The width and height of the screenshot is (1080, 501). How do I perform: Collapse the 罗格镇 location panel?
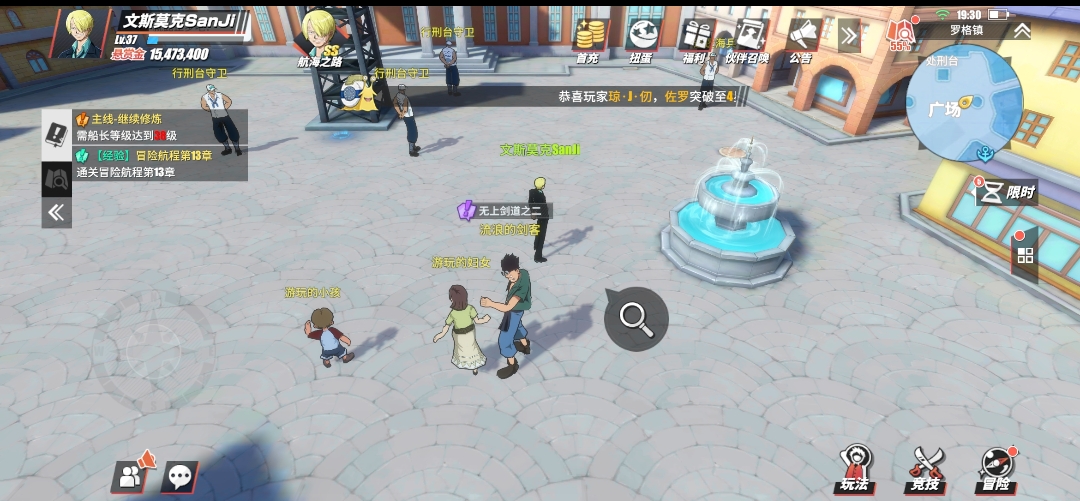pos(1022,31)
